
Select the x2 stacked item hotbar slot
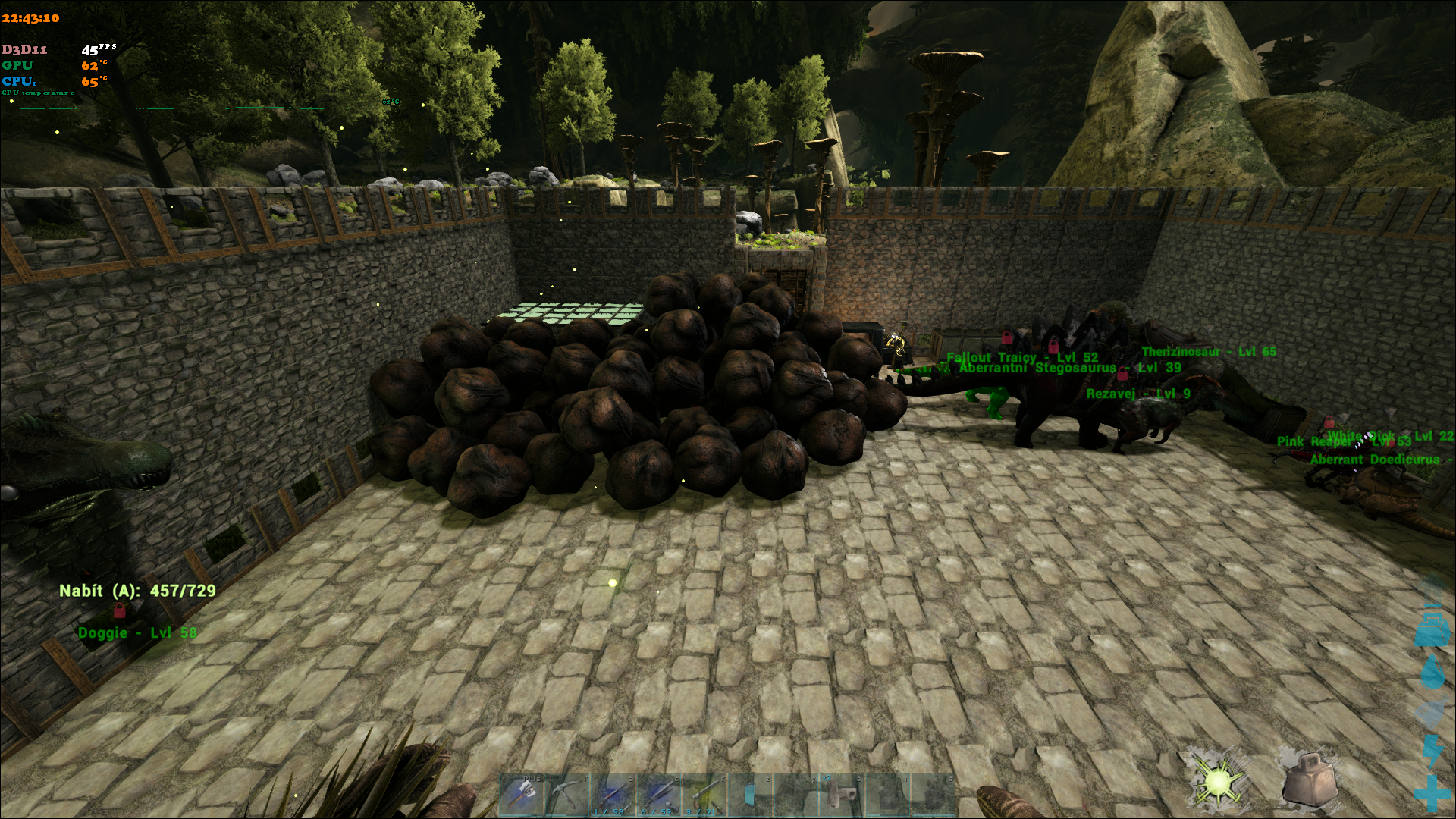840,795
